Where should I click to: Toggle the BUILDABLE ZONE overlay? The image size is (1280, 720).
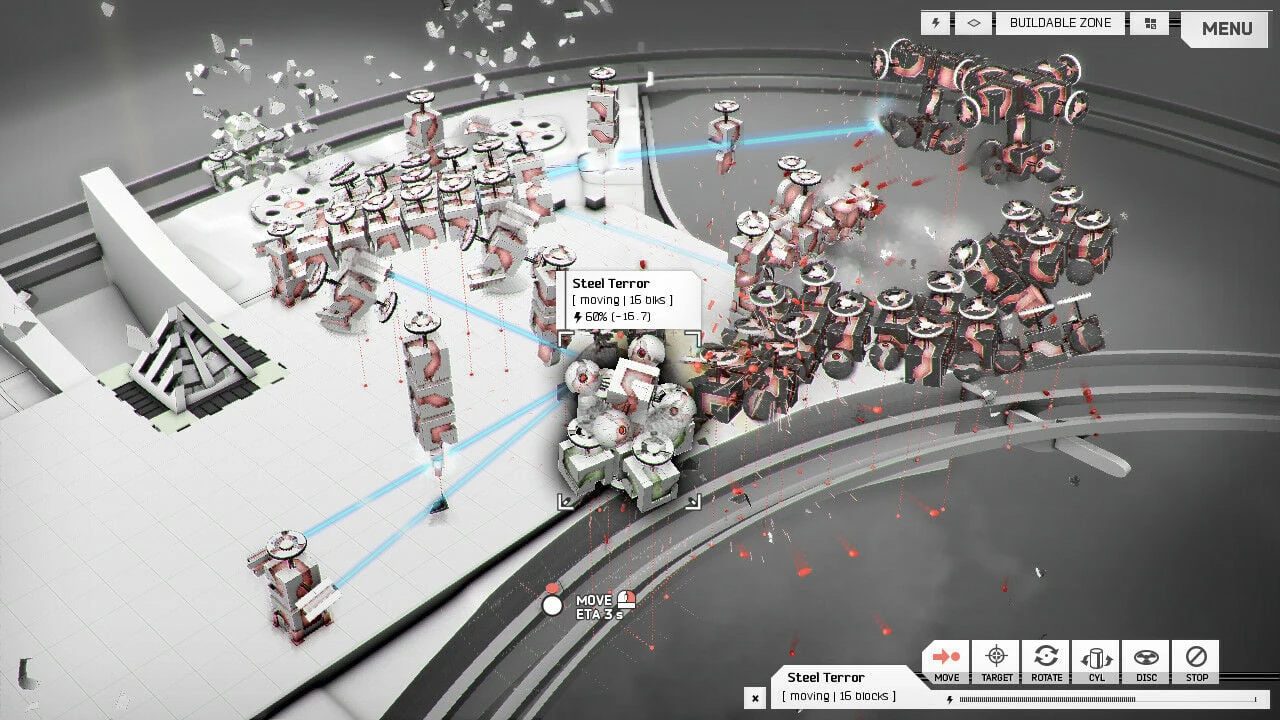click(x=1060, y=23)
